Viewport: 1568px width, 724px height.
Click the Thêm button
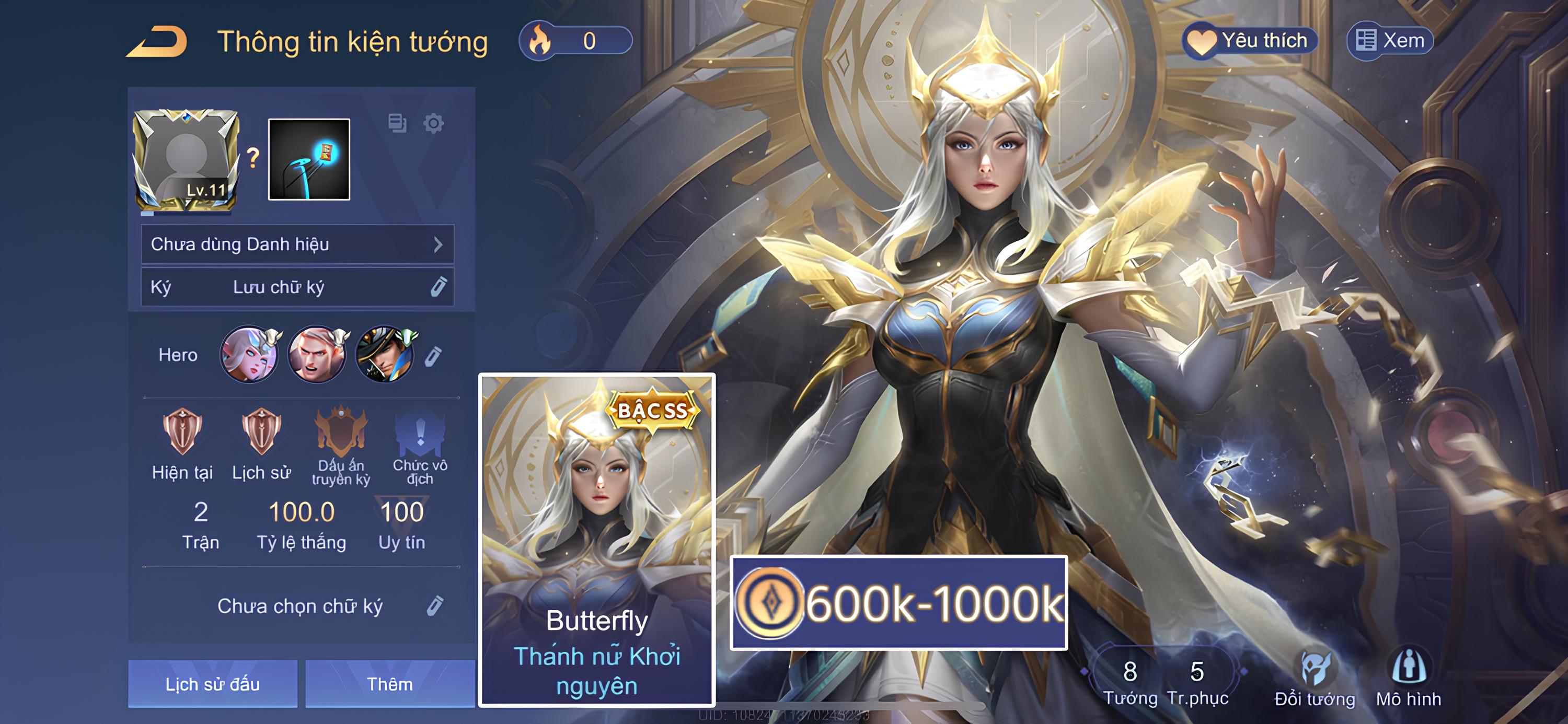click(389, 684)
